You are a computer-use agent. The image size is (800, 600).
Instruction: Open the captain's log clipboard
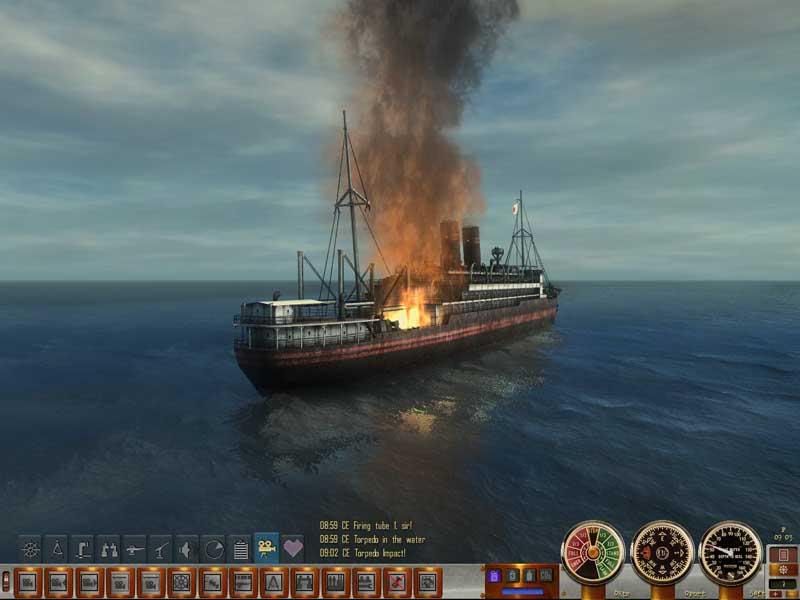(x=240, y=549)
